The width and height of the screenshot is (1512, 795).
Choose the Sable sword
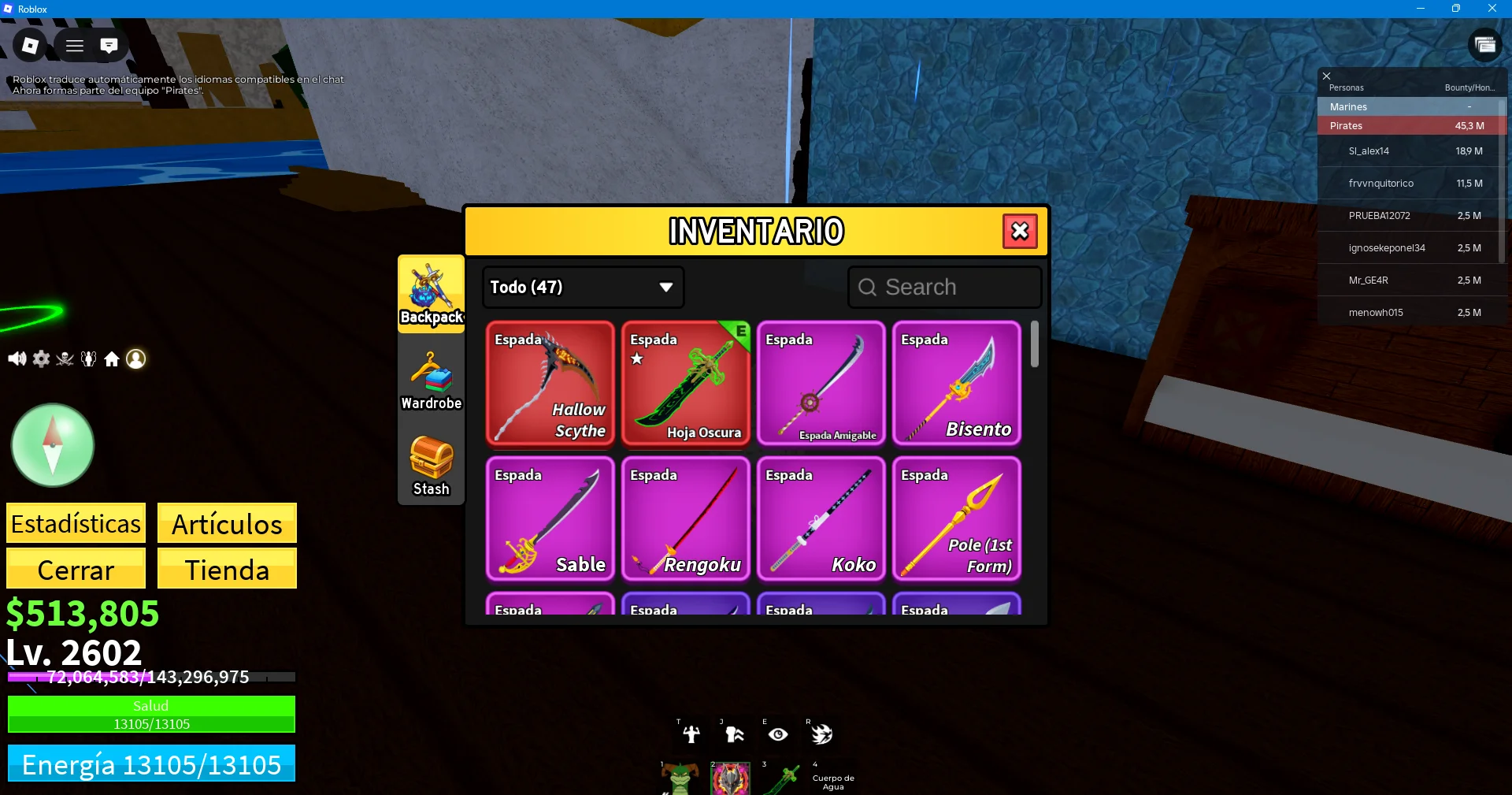point(550,519)
